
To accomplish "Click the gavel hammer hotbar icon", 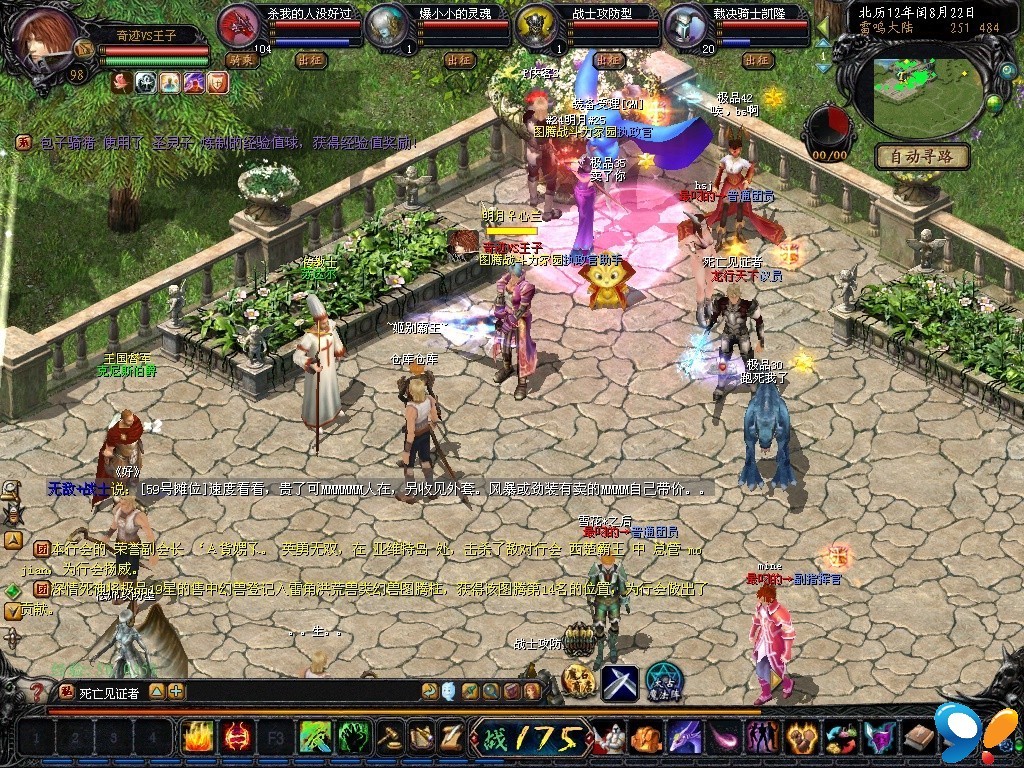I will [x=388, y=738].
